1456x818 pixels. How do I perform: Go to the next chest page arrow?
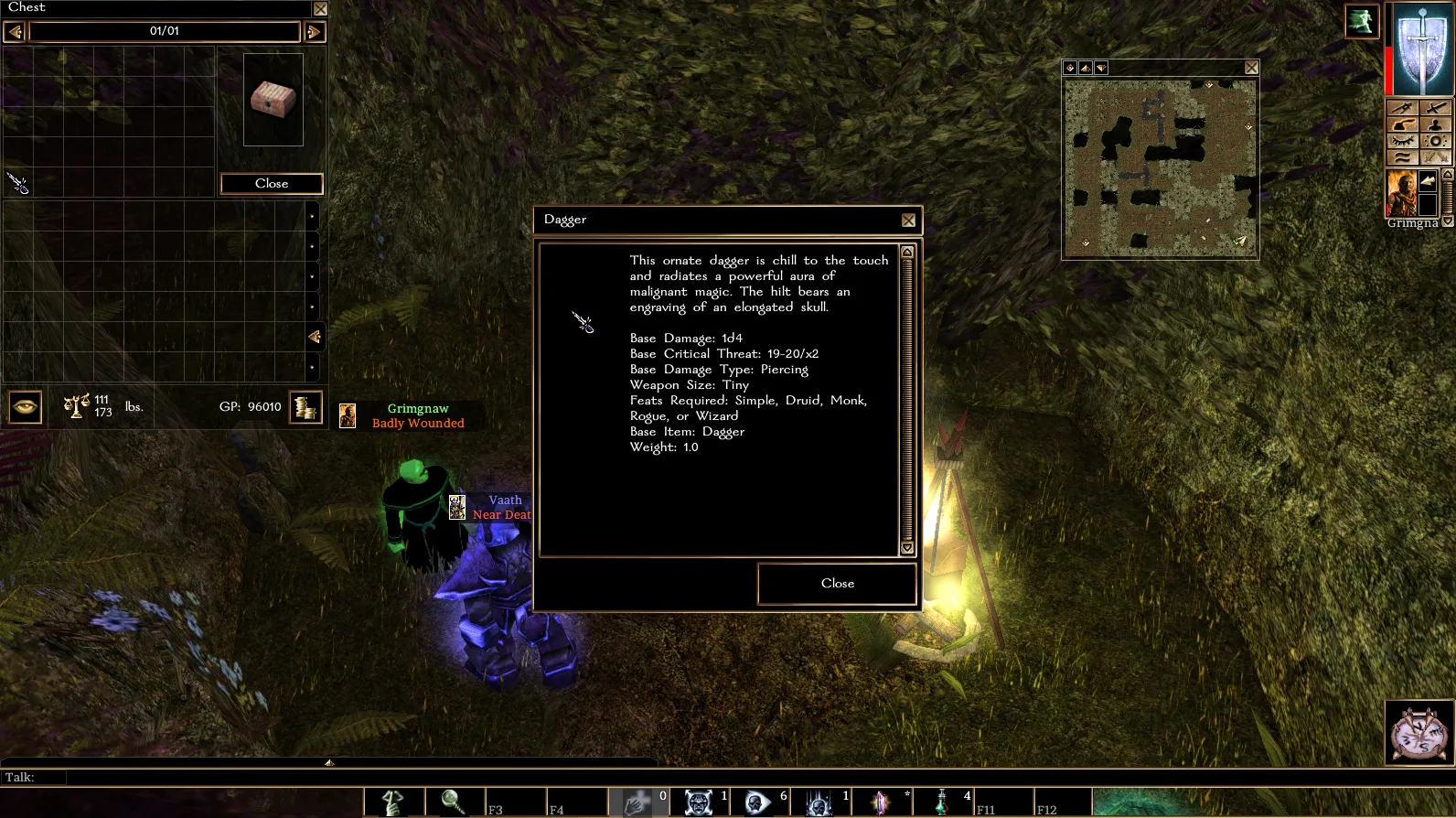(314, 32)
